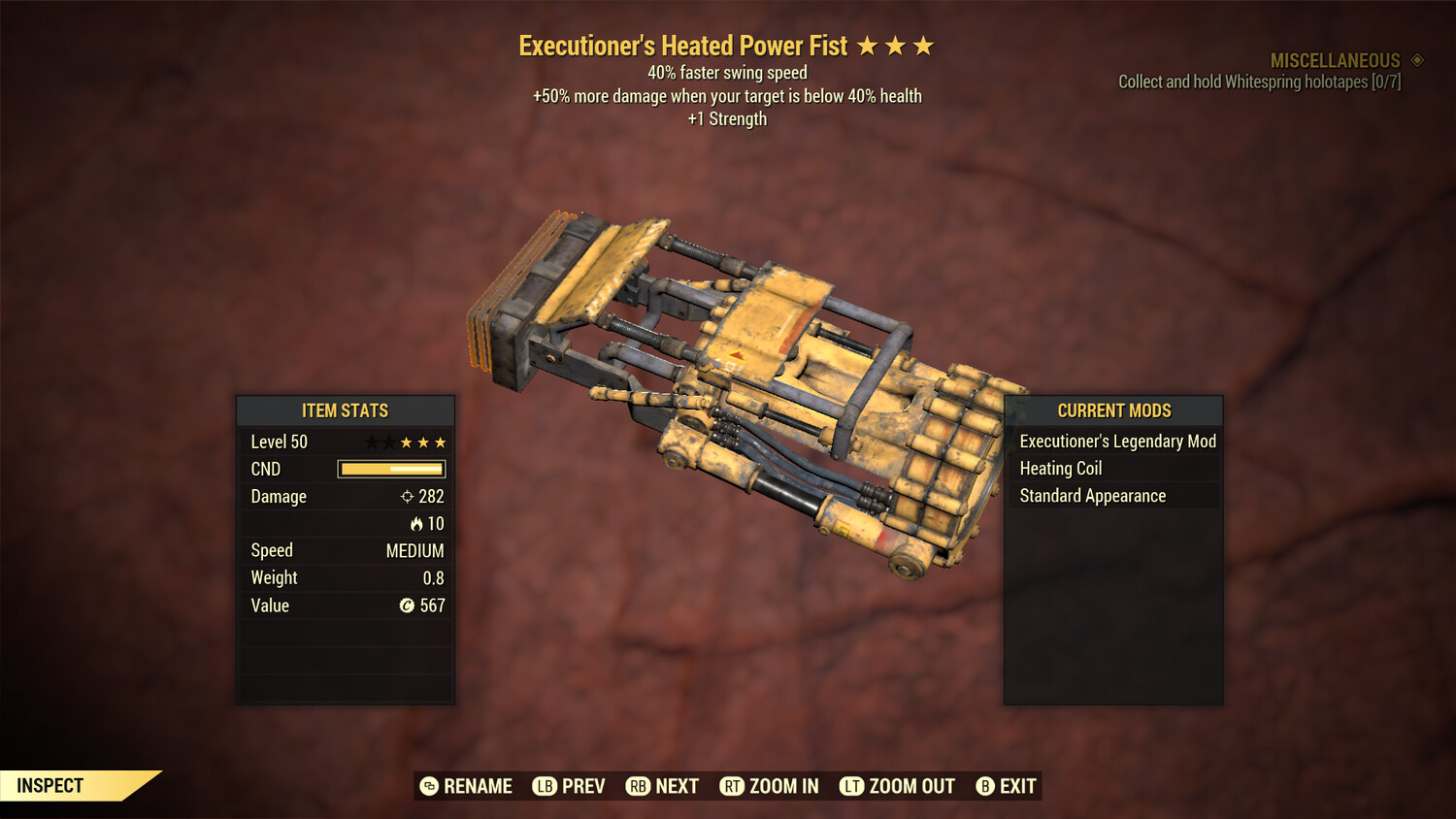This screenshot has width=1456, height=819.
Task: Click the RENAME action button
Action: (x=466, y=786)
